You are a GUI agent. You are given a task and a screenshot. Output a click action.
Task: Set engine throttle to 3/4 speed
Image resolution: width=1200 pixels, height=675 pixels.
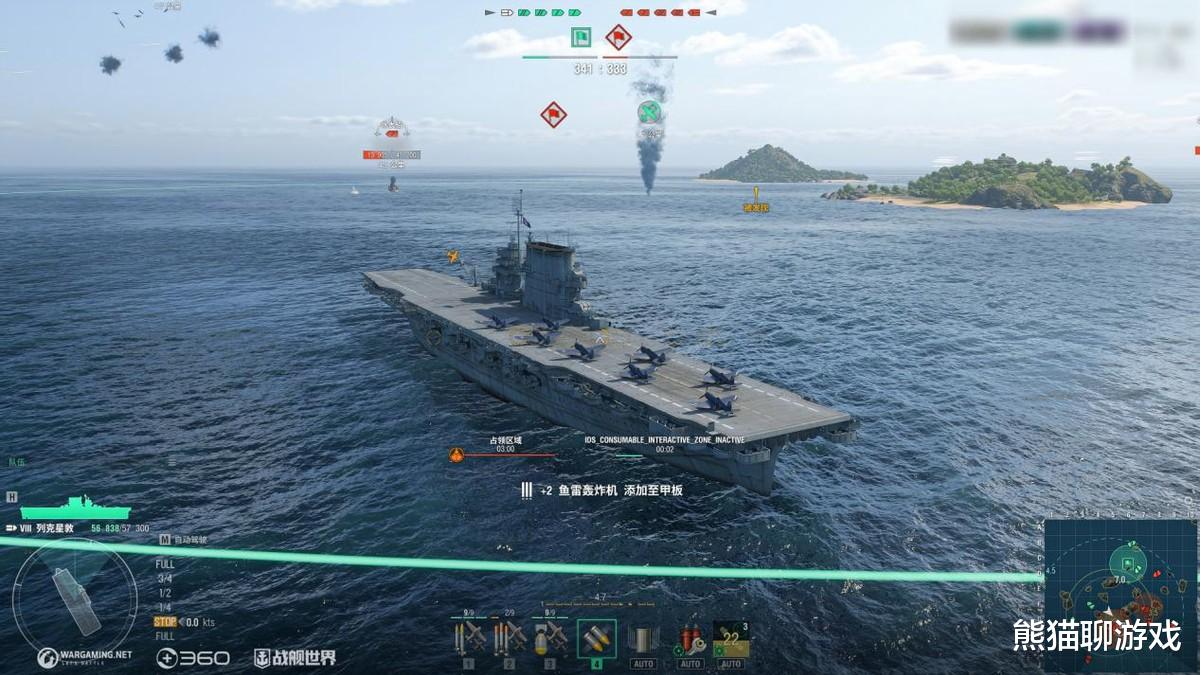(x=164, y=578)
